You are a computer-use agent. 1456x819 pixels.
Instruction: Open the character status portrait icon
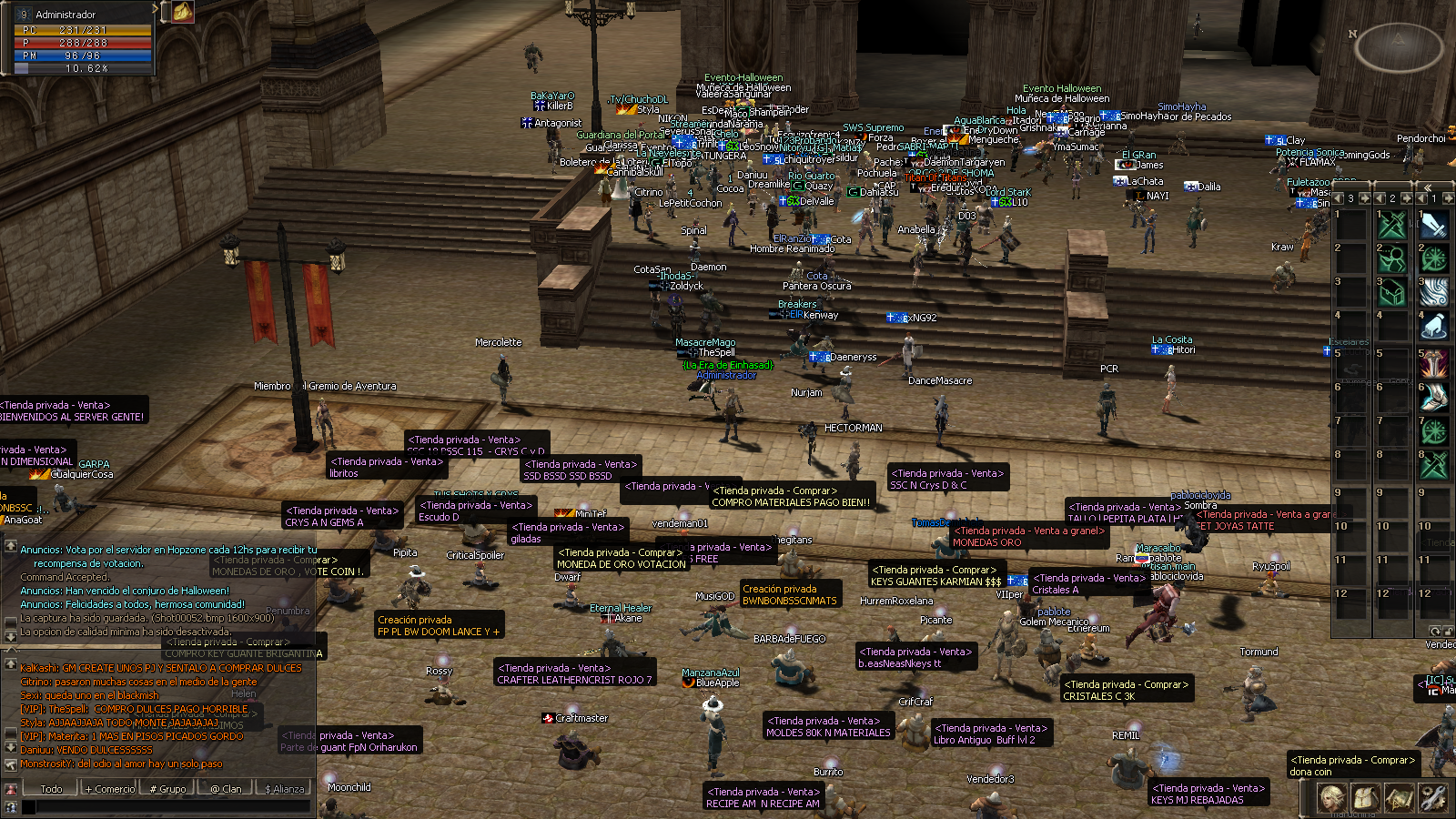(x=1332, y=798)
